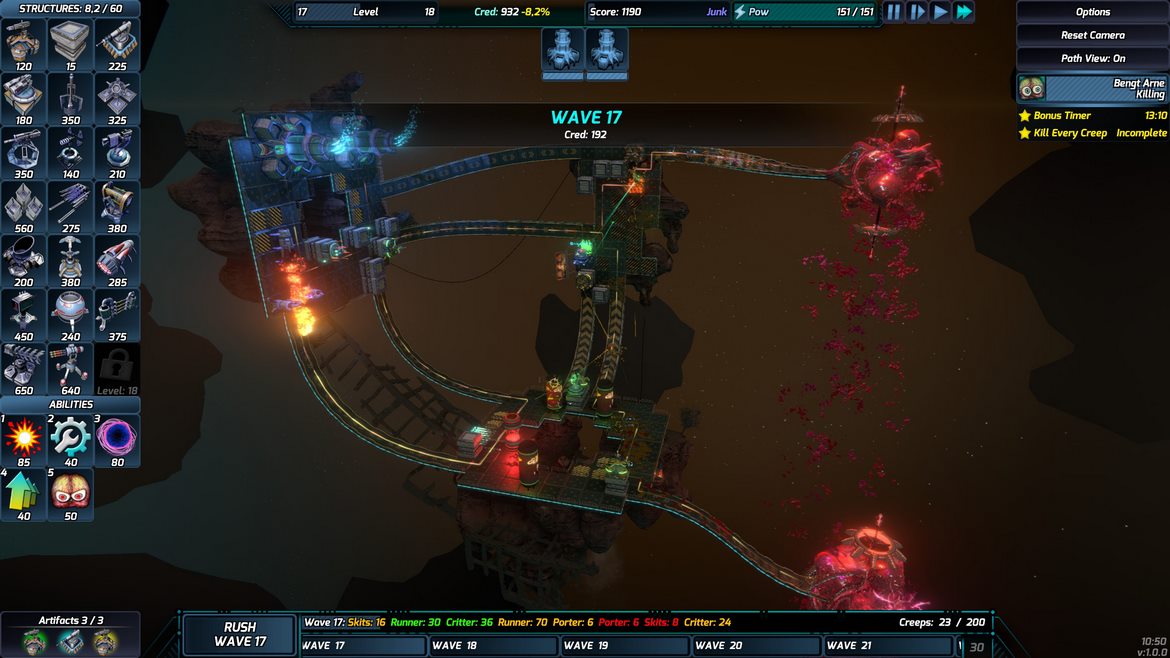Viewport: 1170px width, 658px height.
Task: Resume normal play speed
Action: pyautogui.click(x=941, y=12)
